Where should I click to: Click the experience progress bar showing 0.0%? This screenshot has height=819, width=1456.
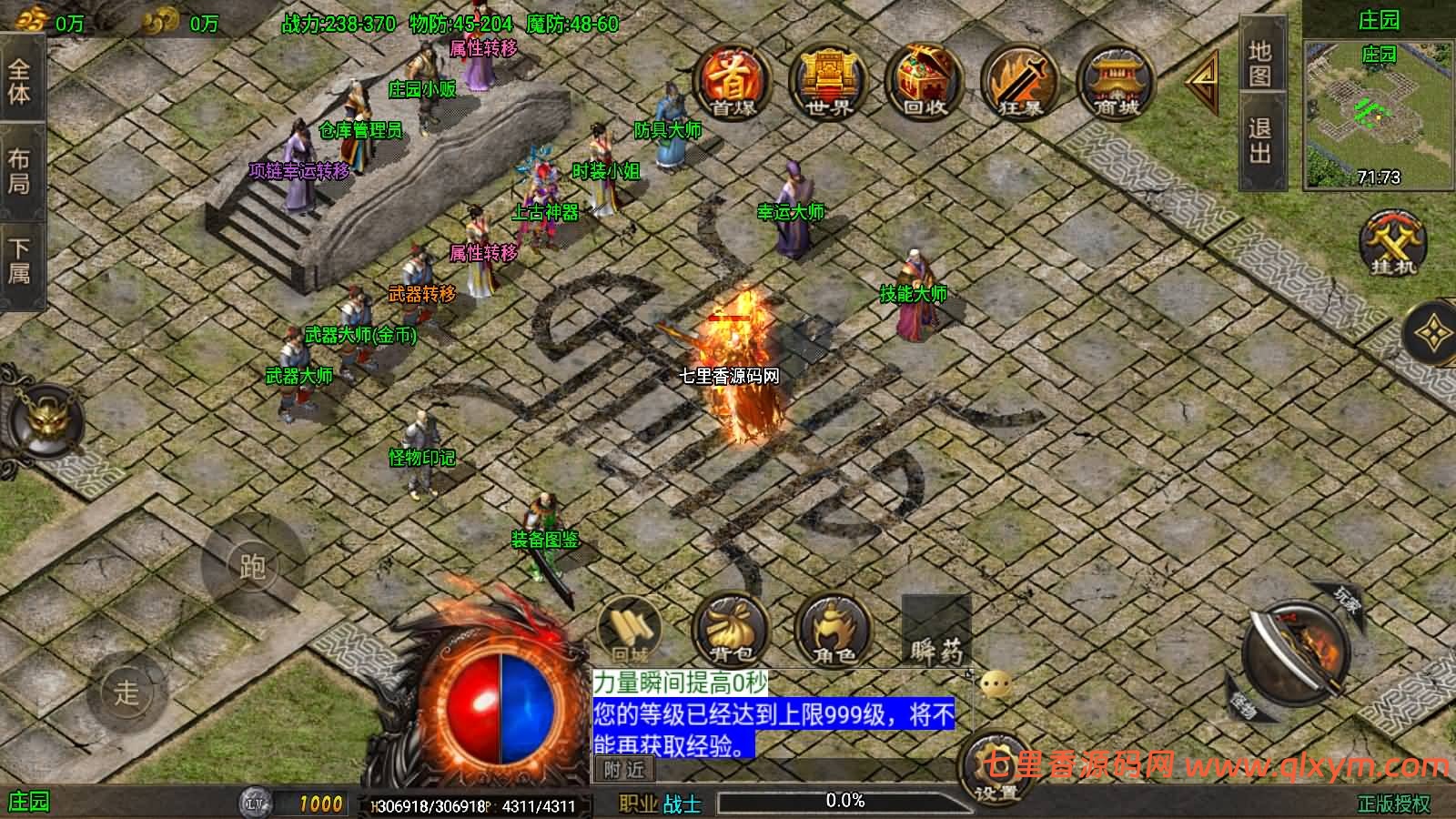coord(846,800)
